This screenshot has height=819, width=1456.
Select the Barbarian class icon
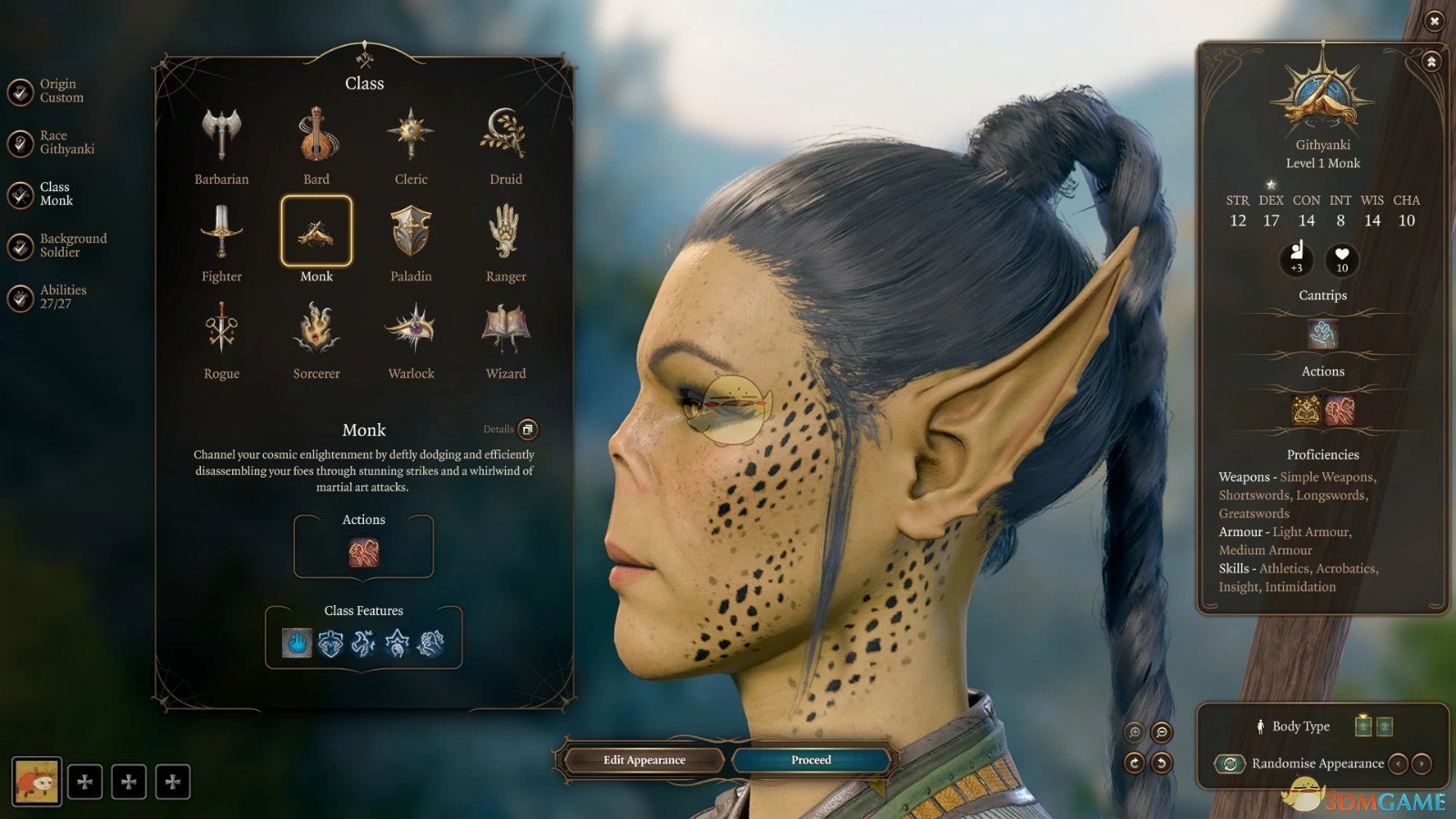(221, 135)
